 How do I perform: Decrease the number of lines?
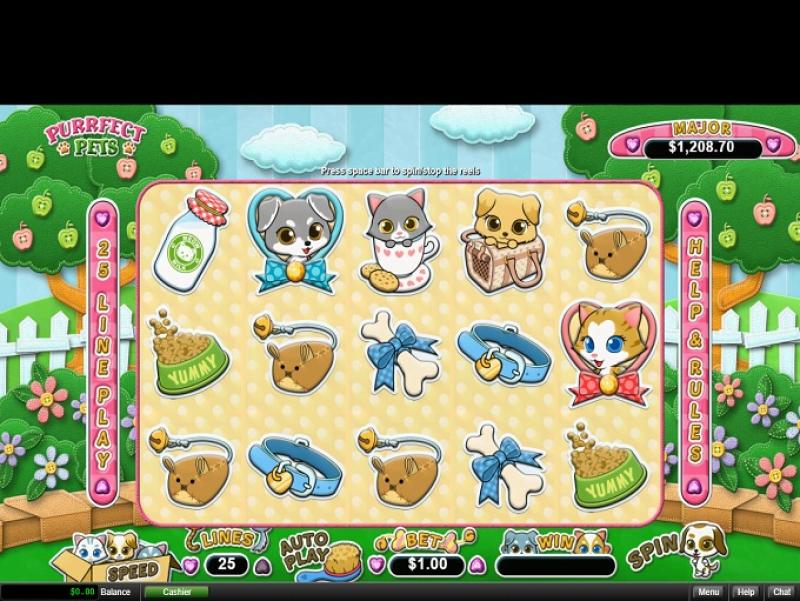[190, 565]
